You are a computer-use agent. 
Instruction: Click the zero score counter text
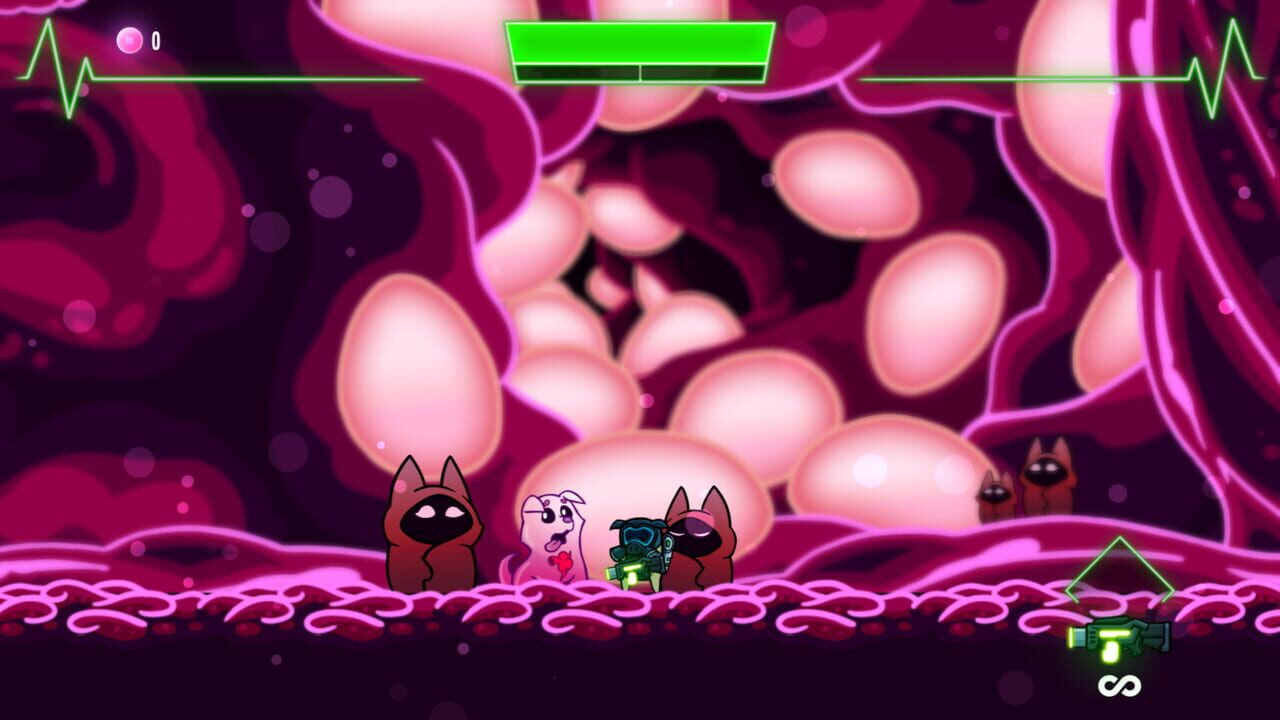(x=155, y=41)
